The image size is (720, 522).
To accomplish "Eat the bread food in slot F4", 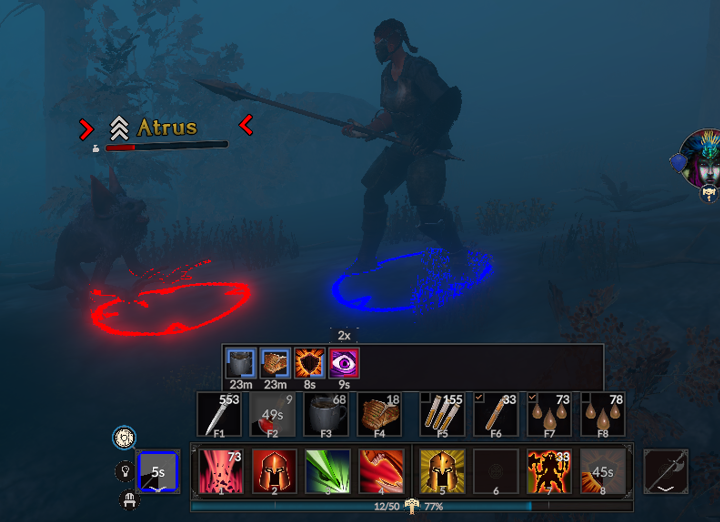I will point(380,415).
